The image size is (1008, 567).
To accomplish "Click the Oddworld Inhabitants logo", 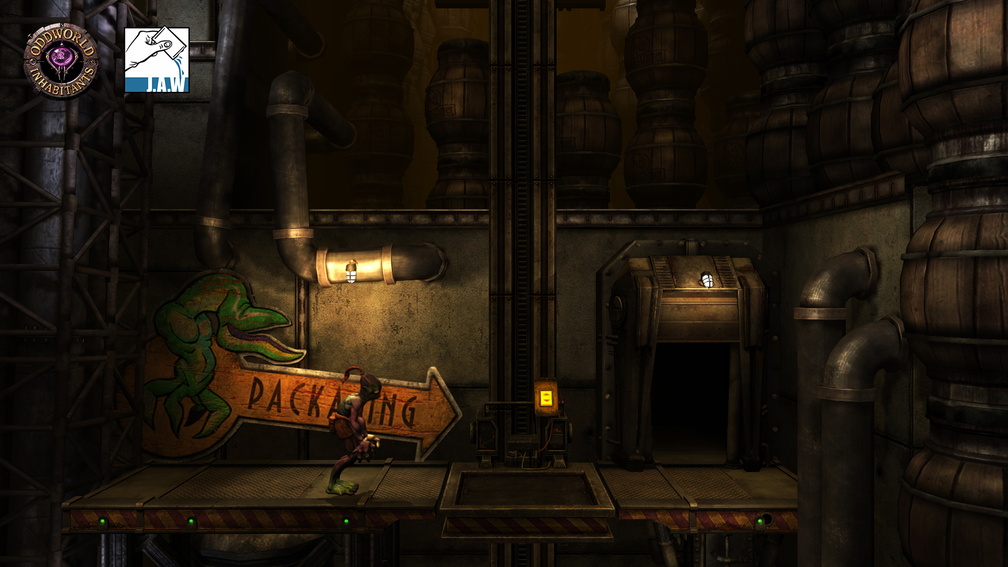I will [61, 59].
